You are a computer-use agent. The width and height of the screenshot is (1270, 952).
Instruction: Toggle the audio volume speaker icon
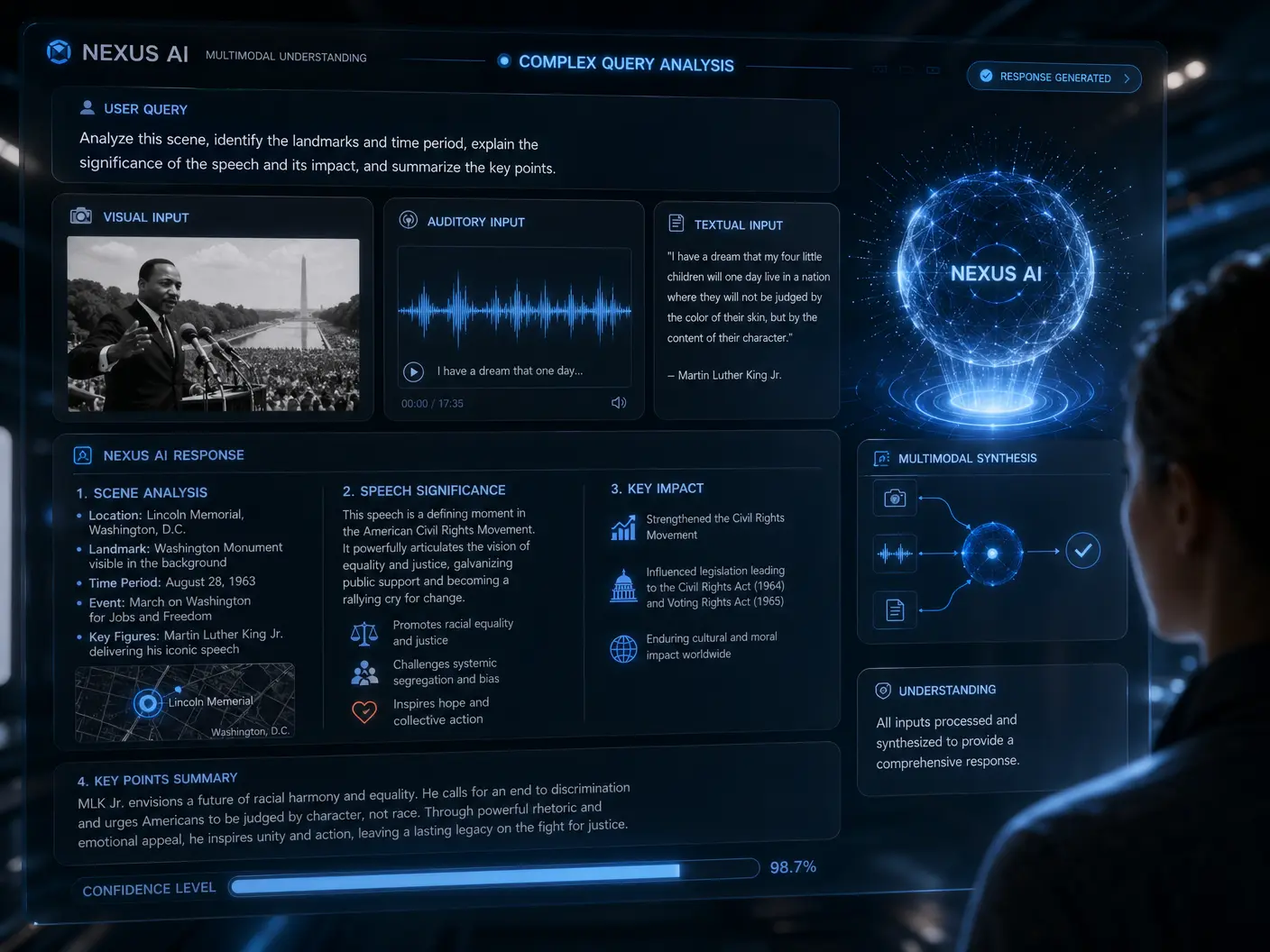(619, 403)
